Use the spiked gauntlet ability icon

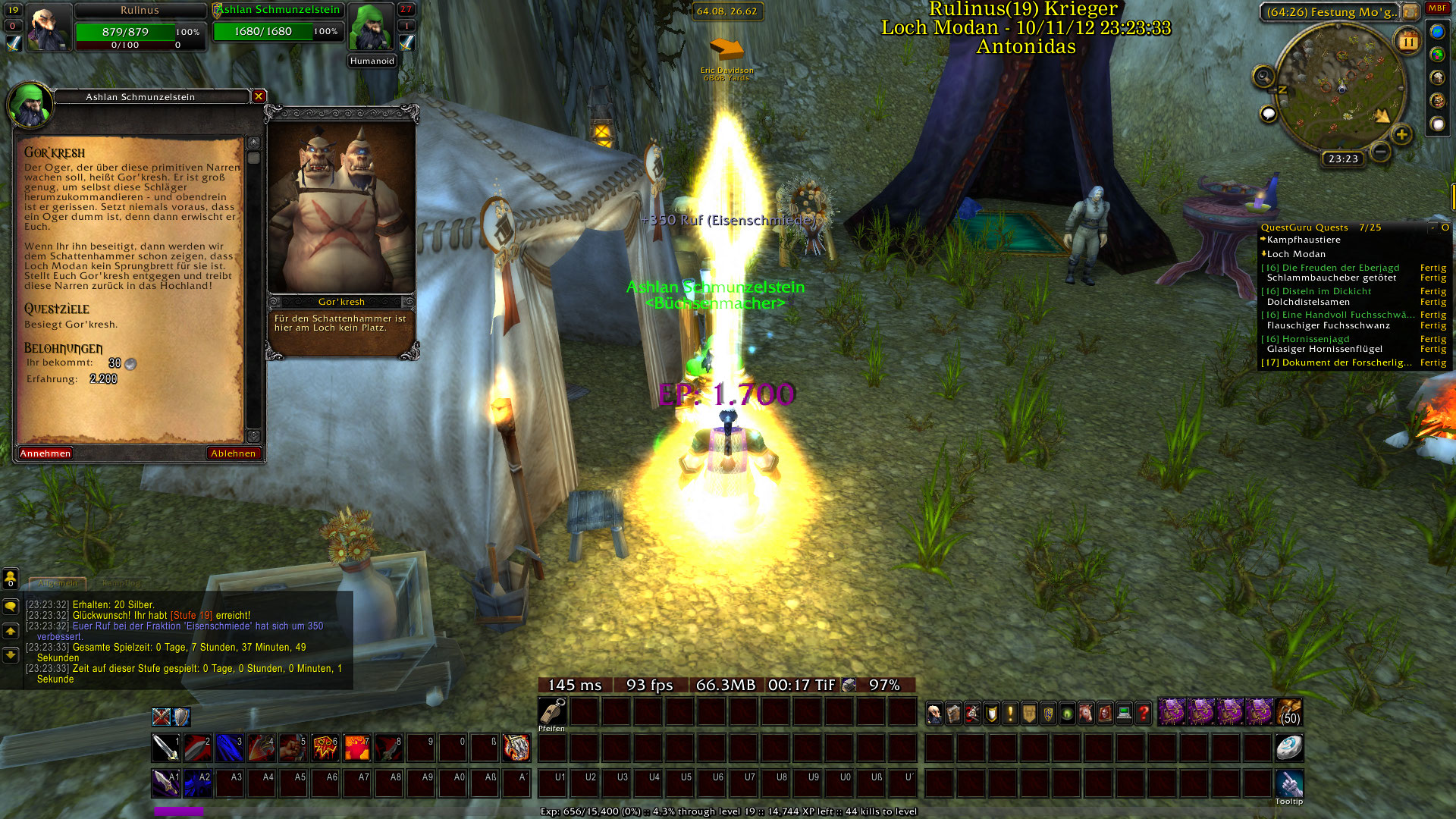pos(516,748)
